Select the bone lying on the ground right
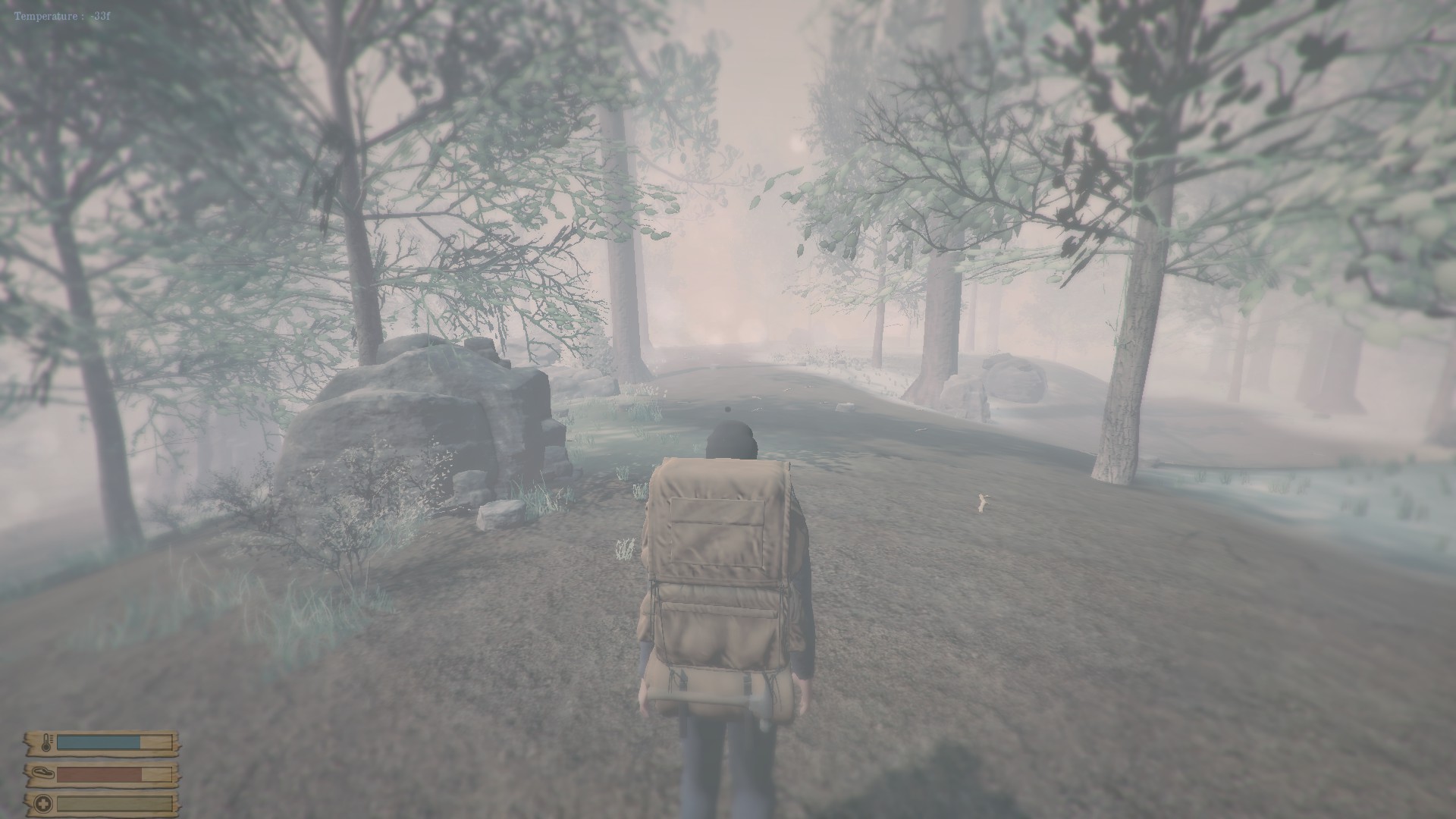The image size is (1456, 819). pyautogui.click(x=983, y=502)
